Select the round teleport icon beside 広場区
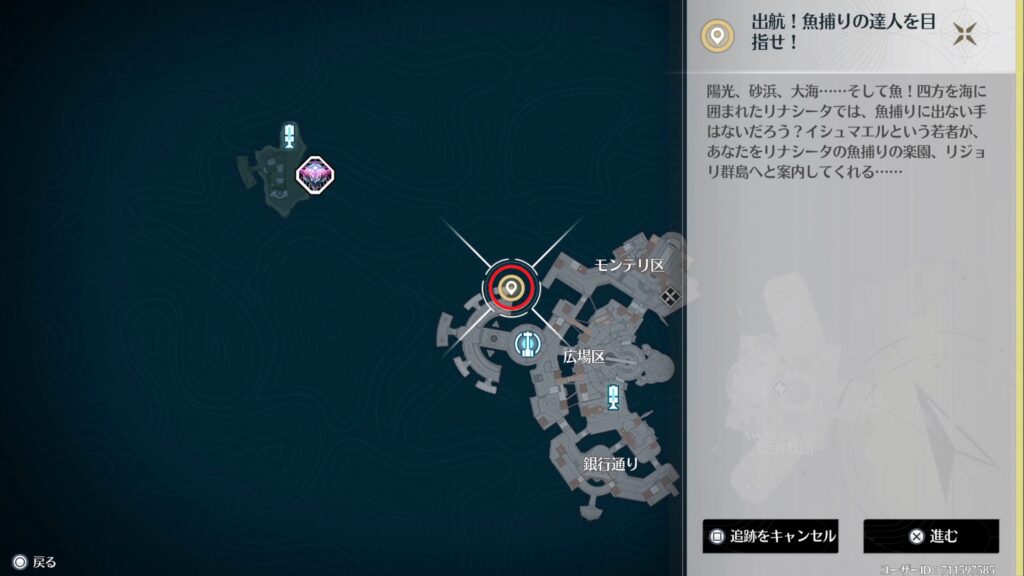This screenshot has height=576, width=1024. click(527, 345)
